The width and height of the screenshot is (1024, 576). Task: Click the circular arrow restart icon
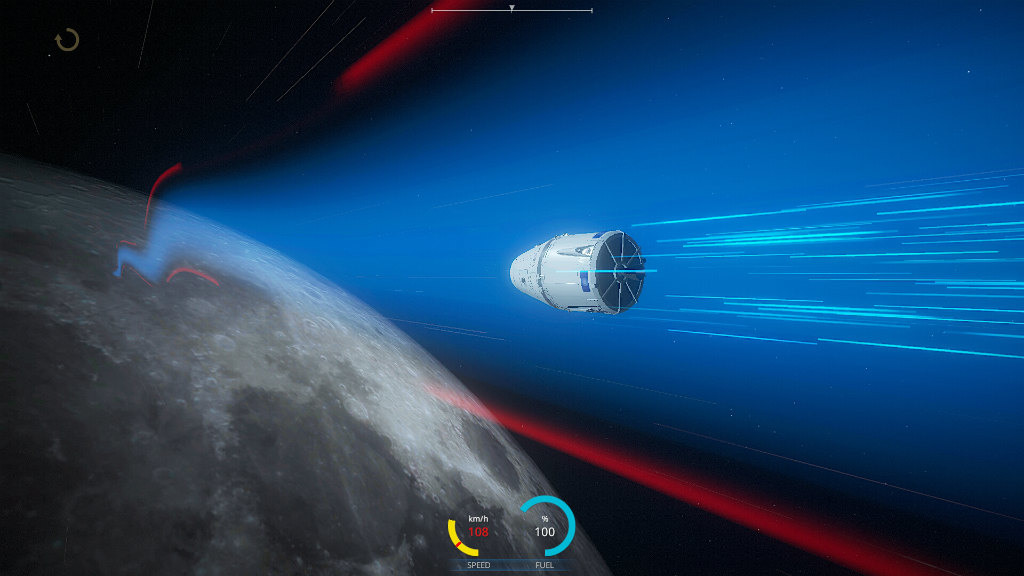point(67,40)
